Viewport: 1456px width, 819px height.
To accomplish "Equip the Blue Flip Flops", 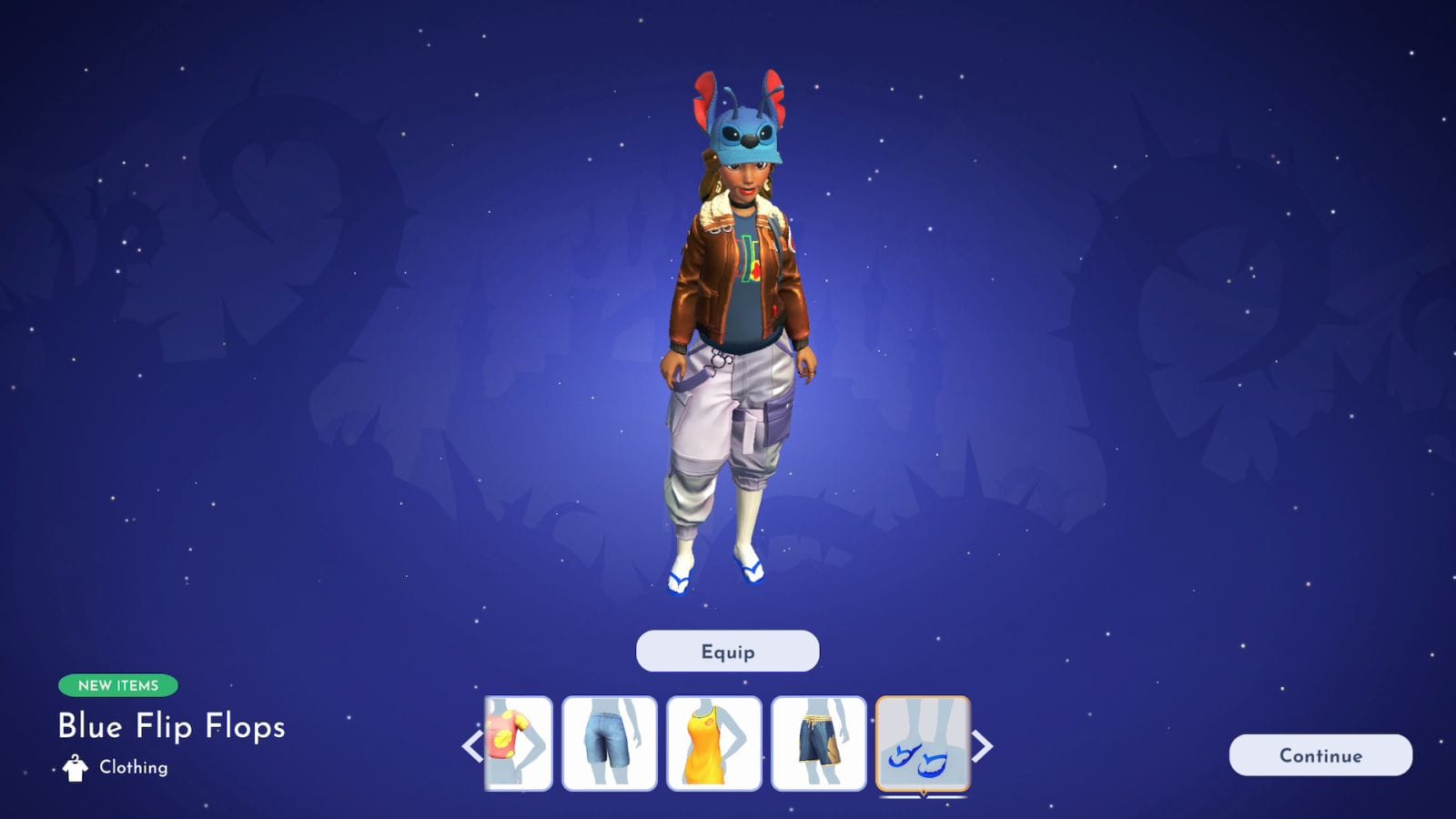I will (x=727, y=652).
